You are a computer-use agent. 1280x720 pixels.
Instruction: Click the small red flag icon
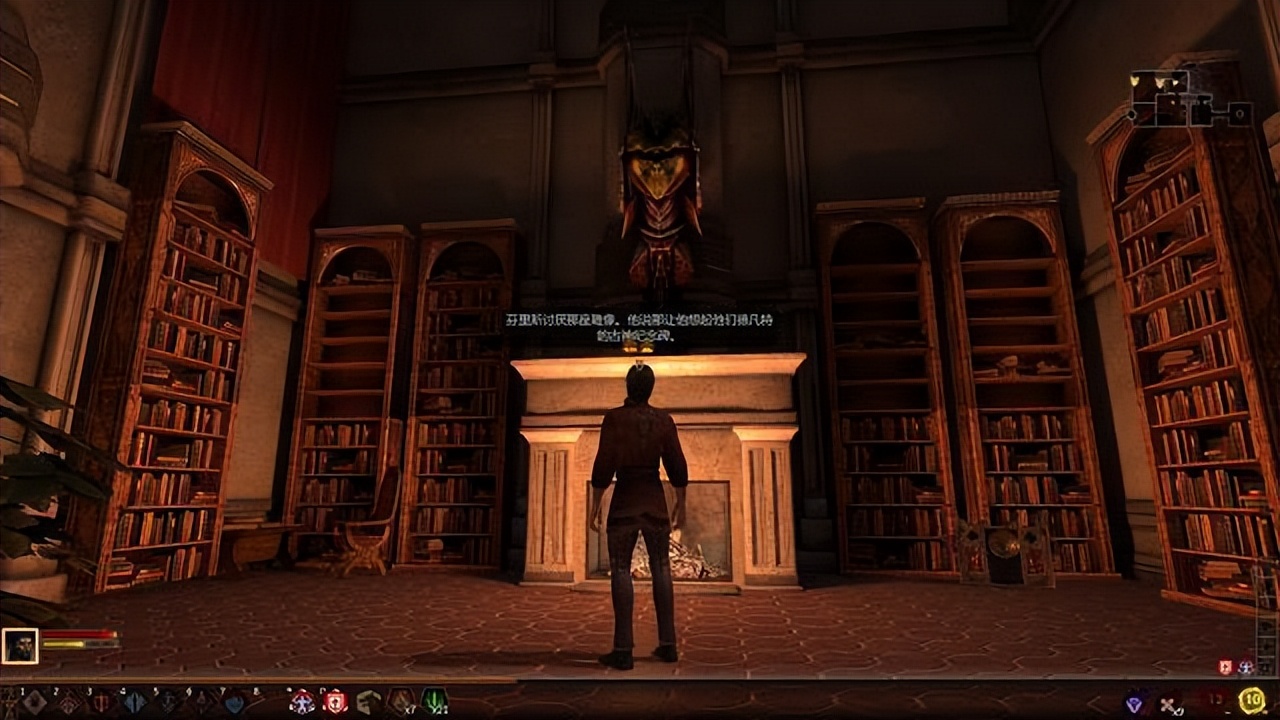[1226, 667]
